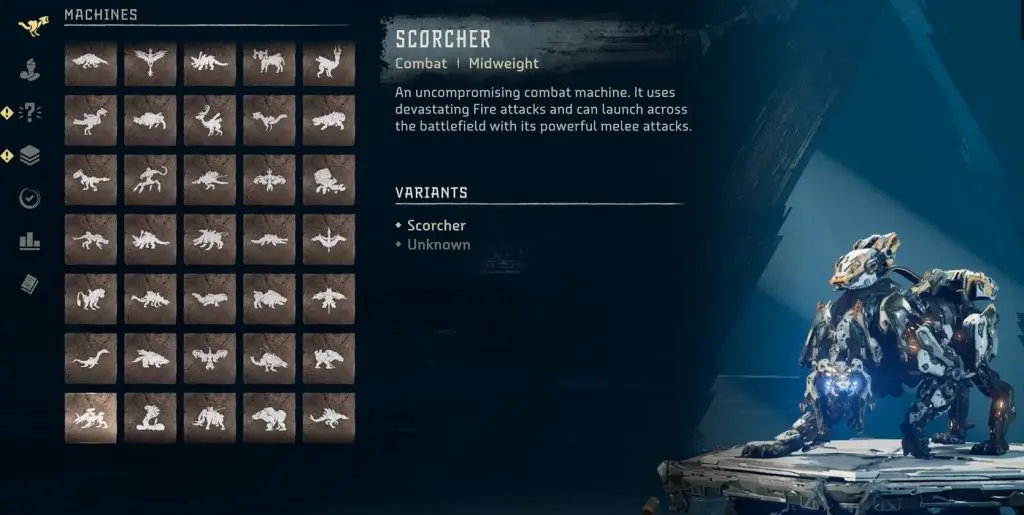Choose the horned bull machine tile
This screenshot has width=1024, height=515.
[x=270, y=63]
